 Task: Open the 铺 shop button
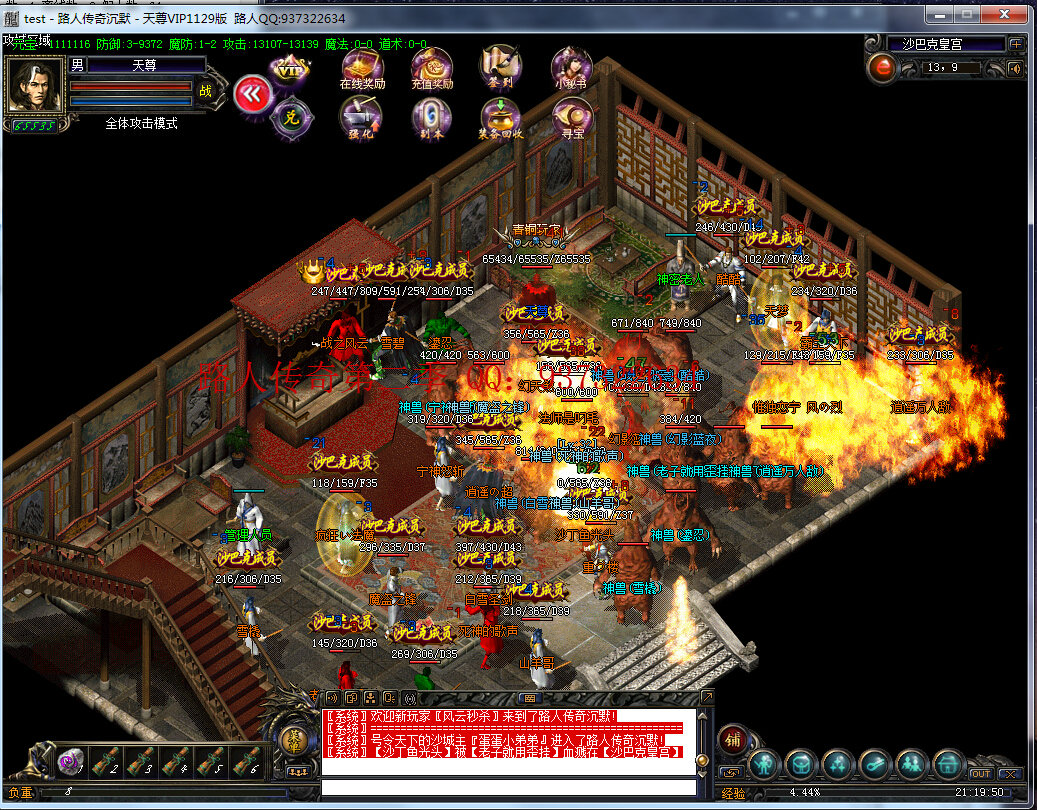[732, 740]
